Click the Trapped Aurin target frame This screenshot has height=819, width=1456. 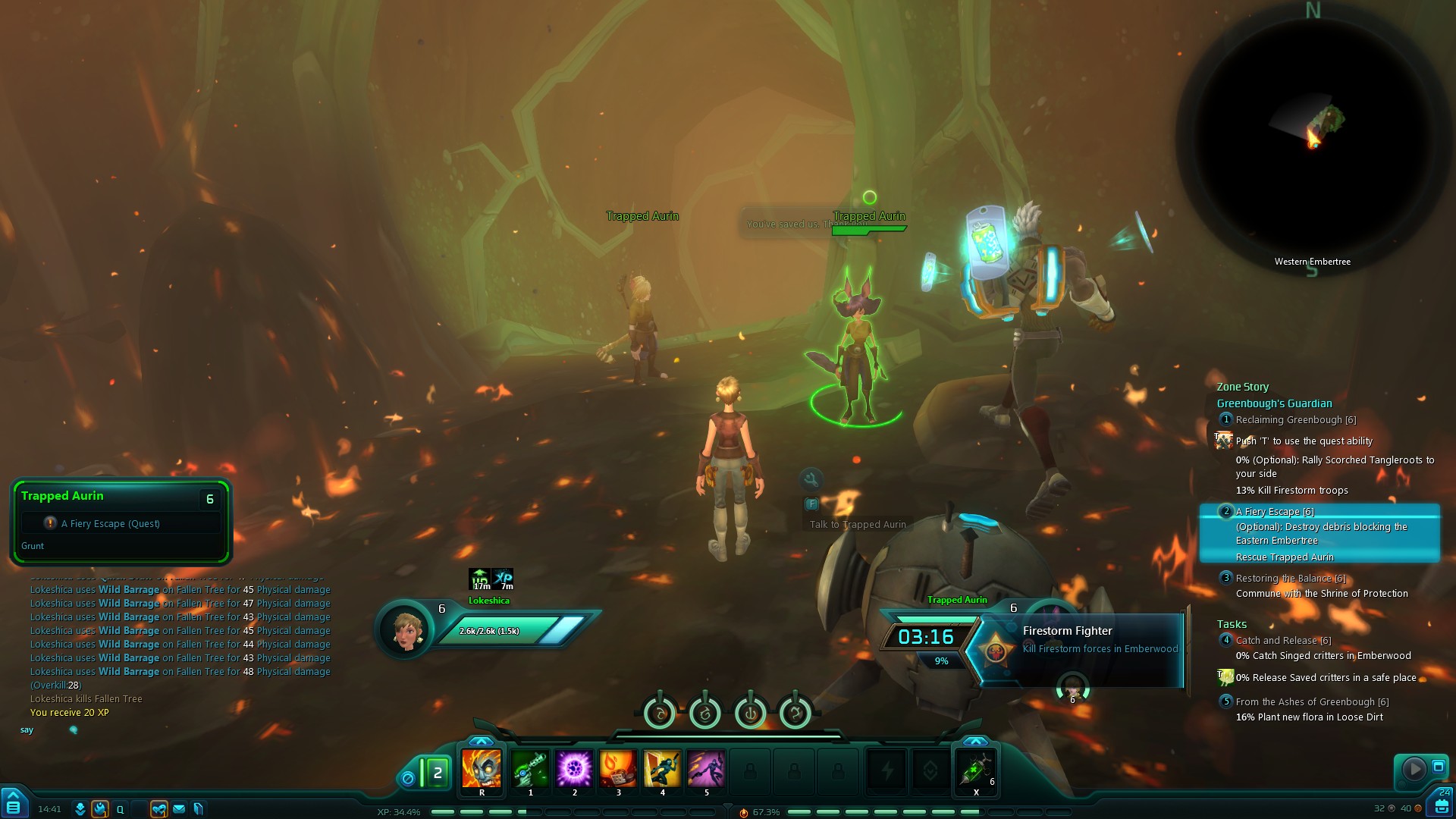pos(121,522)
